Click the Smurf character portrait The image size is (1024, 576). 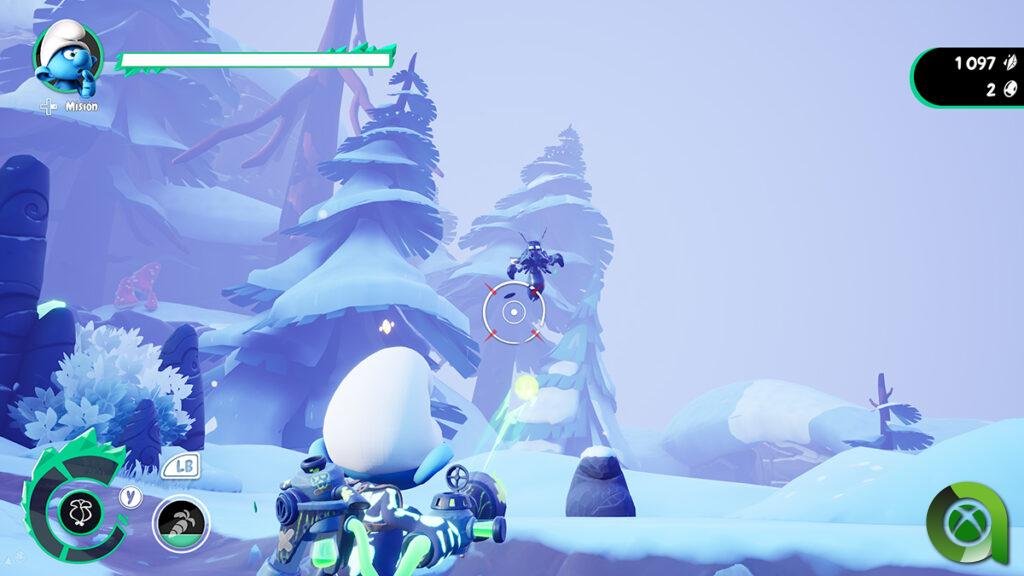click(68, 57)
